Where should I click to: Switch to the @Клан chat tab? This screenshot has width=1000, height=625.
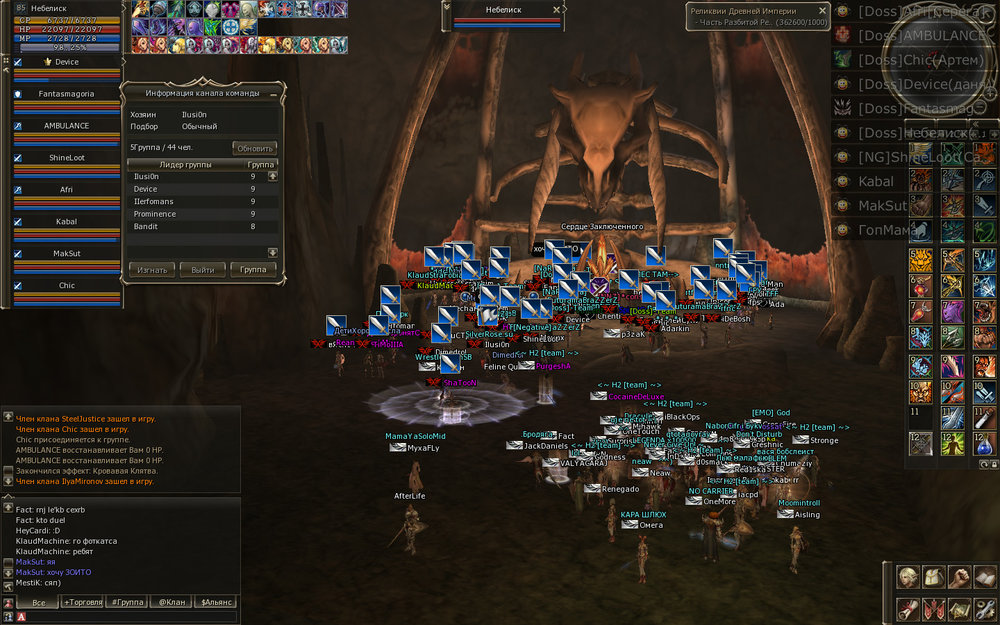coord(172,602)
